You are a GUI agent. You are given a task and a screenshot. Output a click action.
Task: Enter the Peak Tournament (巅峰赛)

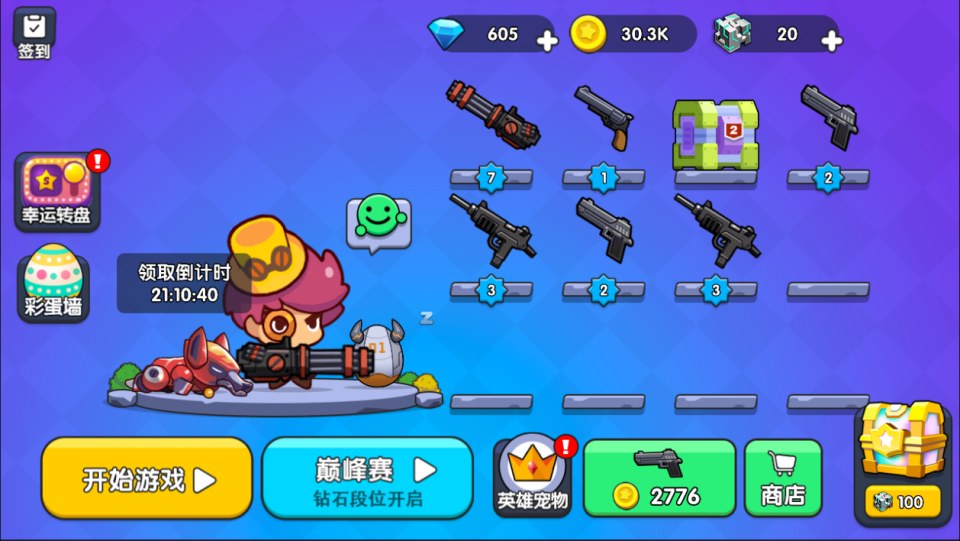click(x=367, y=478)
